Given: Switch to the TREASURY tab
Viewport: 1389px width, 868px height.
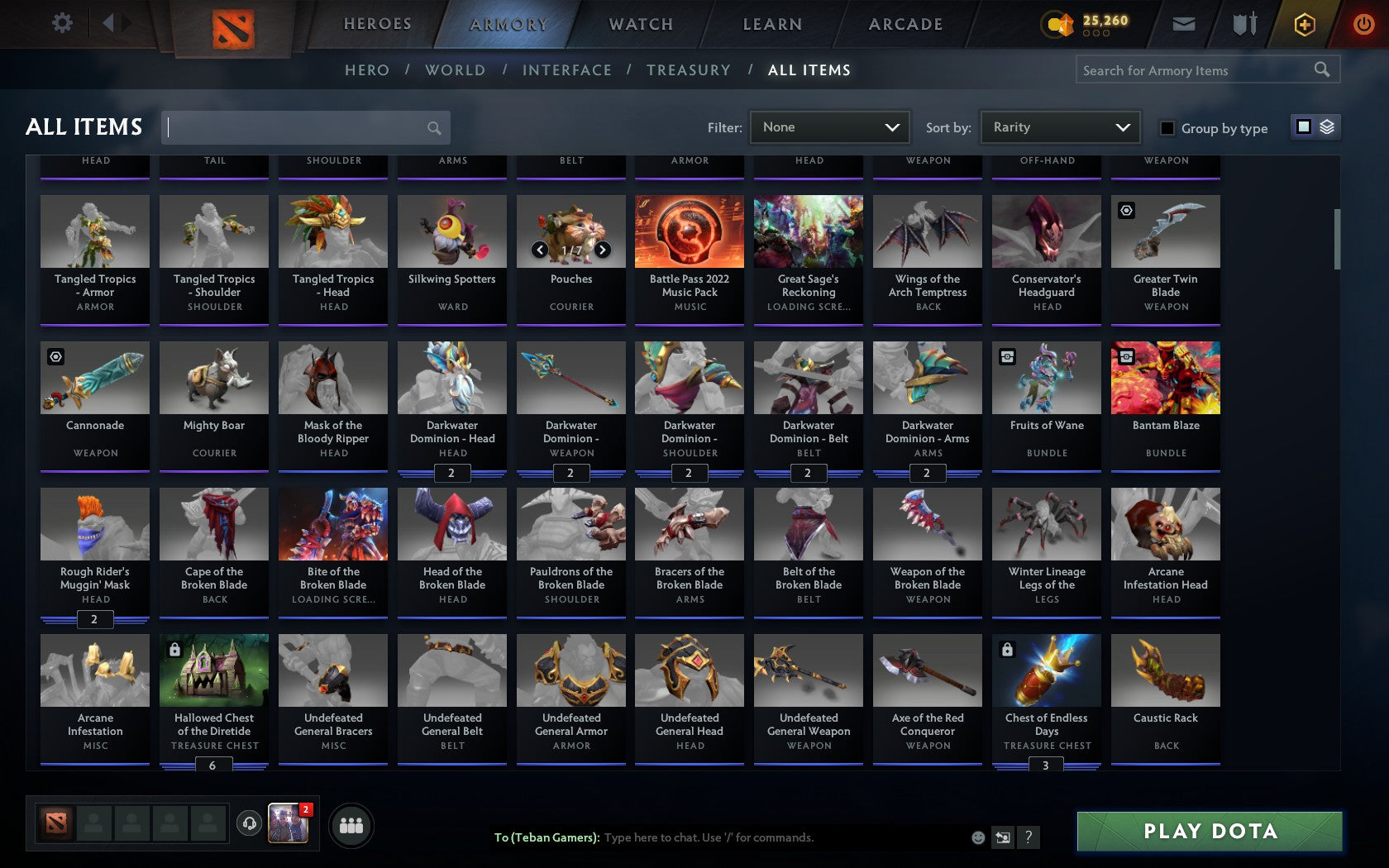Looking at the screenshot, I should click(x=689, y=70).
